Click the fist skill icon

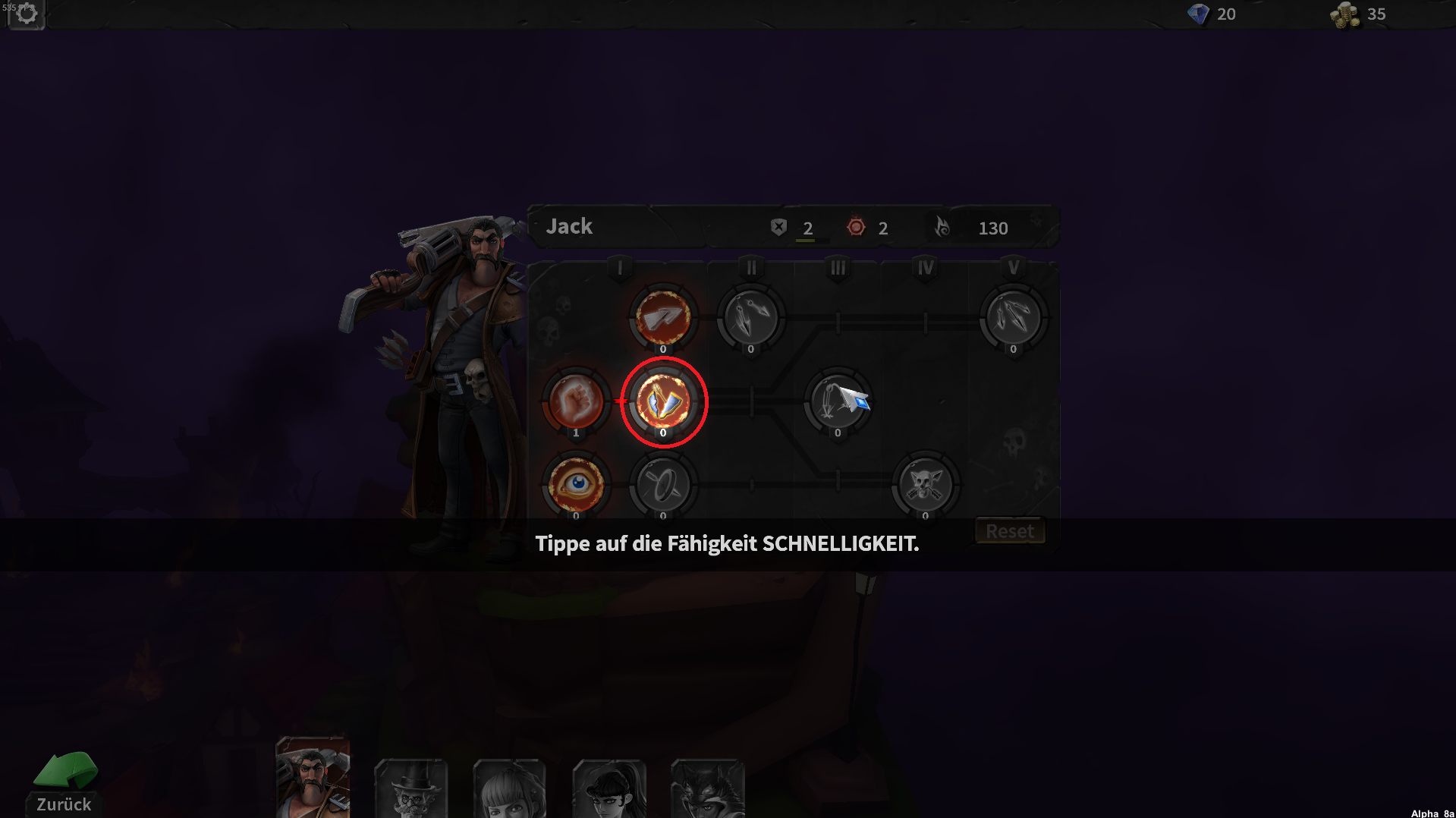pos(575,402)
